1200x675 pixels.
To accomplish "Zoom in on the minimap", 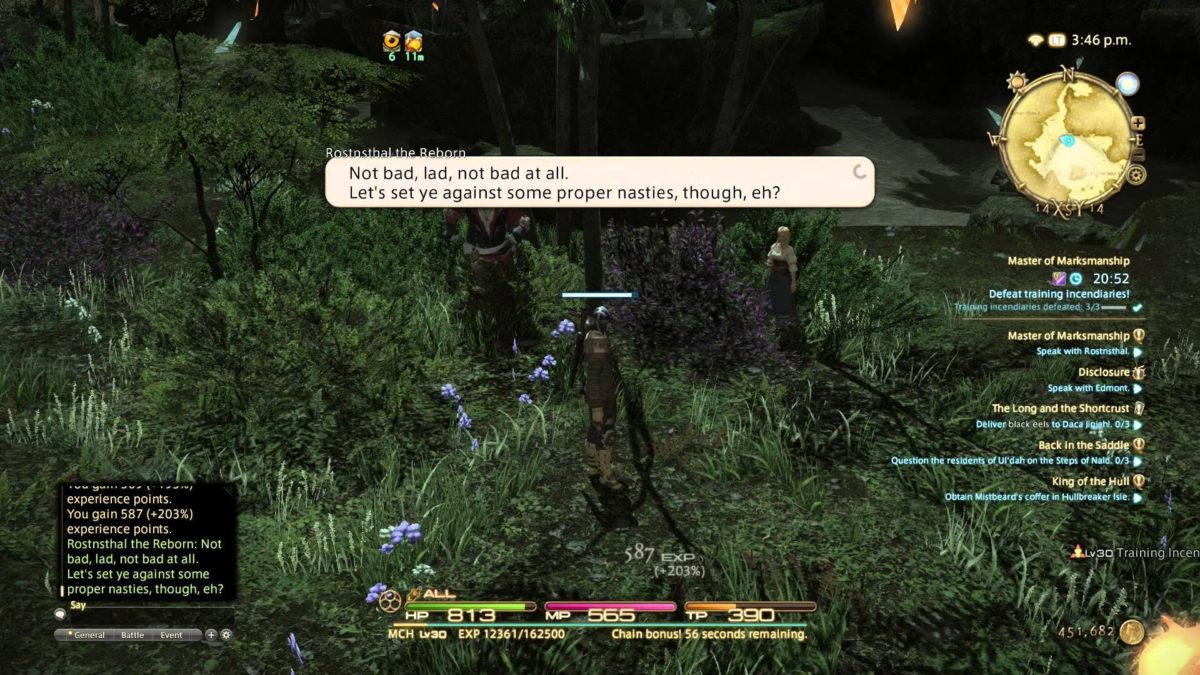I will coord(1138,123).
